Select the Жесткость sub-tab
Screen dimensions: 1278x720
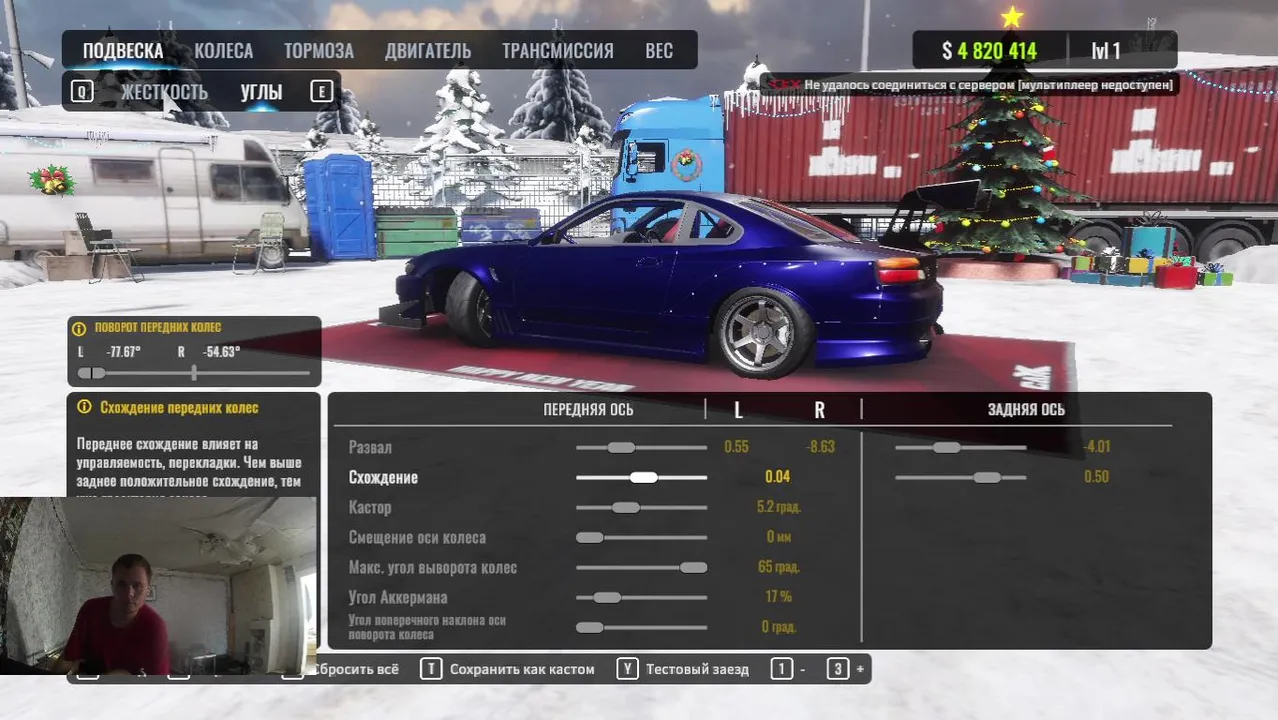(x=164, y=92)
